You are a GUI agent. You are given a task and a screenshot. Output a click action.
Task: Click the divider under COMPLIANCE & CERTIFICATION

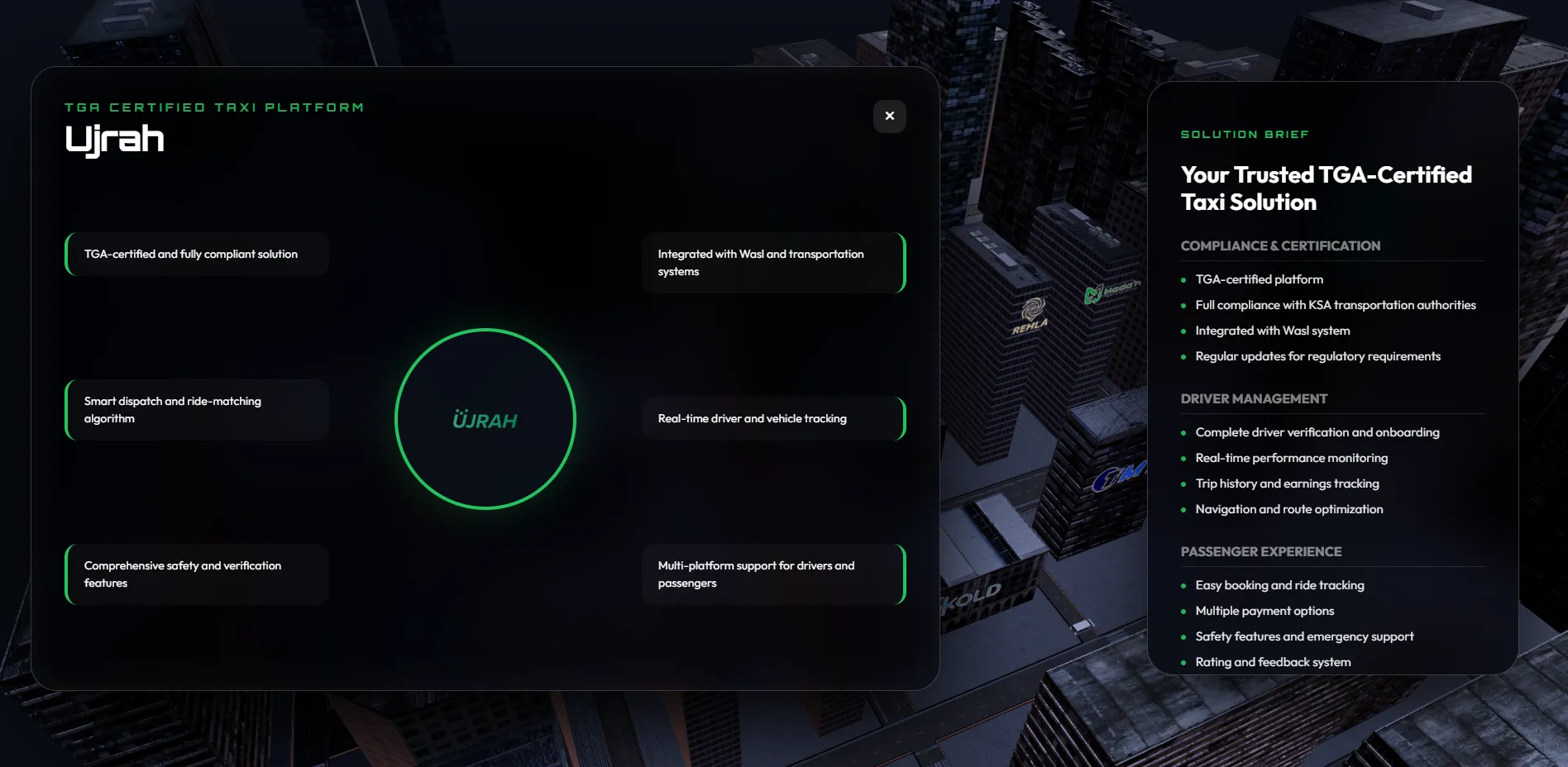1332,258
